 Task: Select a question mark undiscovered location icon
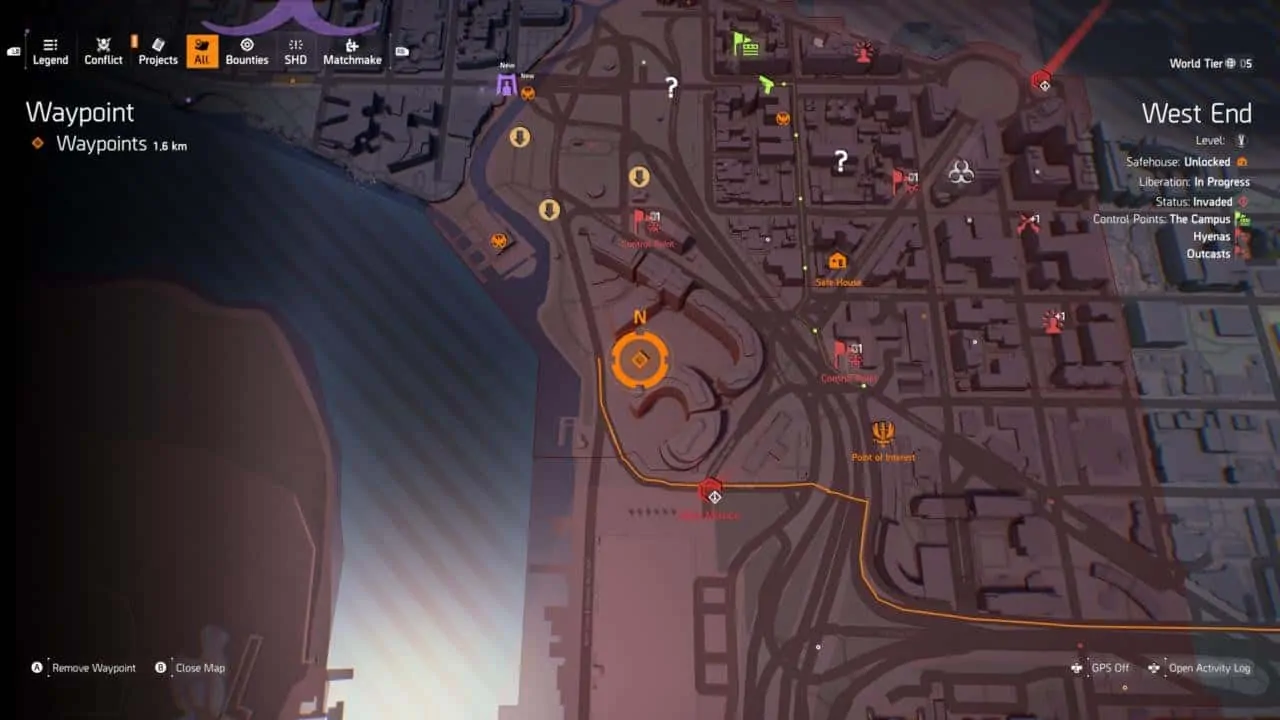pos(670,87)
